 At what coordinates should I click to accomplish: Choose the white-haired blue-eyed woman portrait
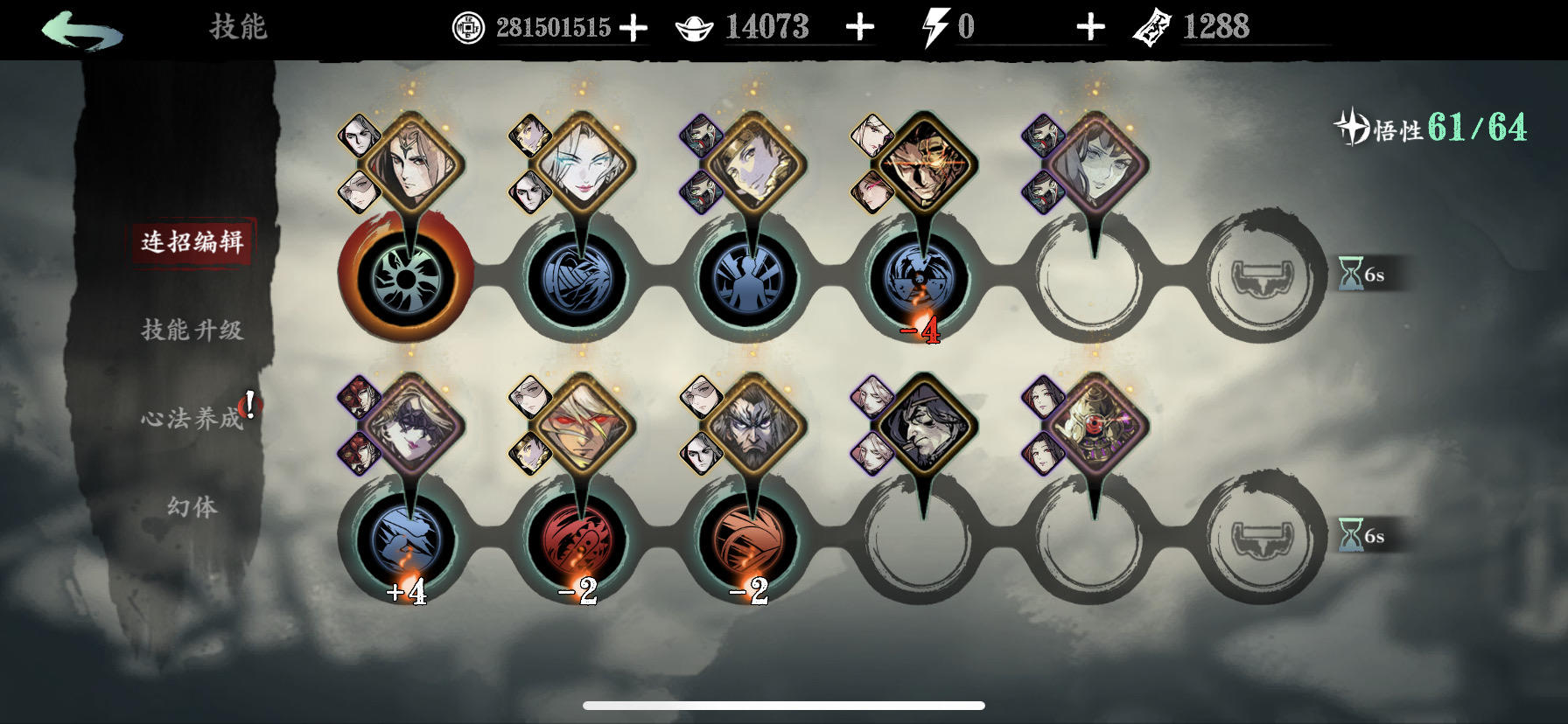579,165
